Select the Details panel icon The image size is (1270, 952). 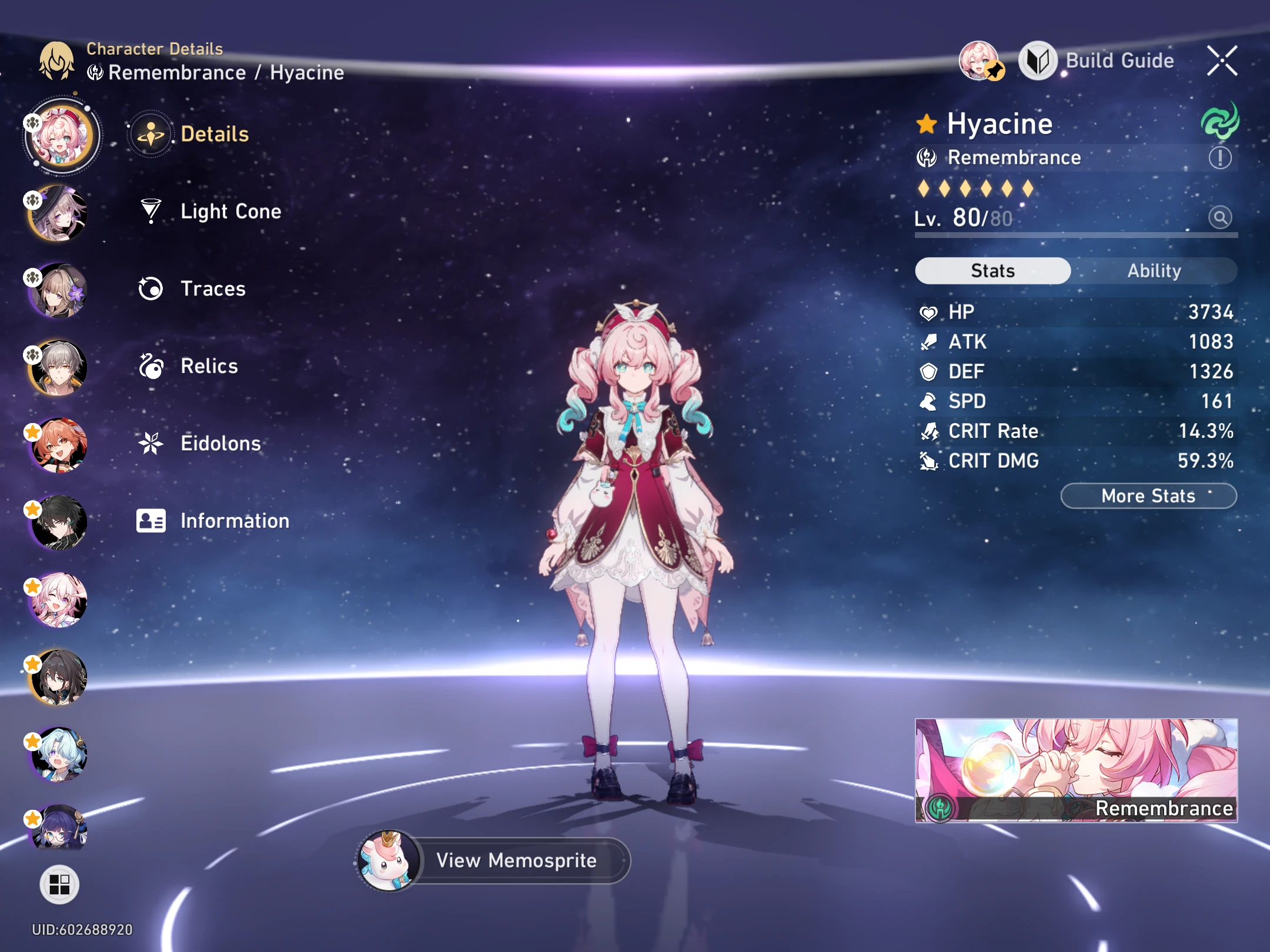pyautogui.click(x=151, y=133)
